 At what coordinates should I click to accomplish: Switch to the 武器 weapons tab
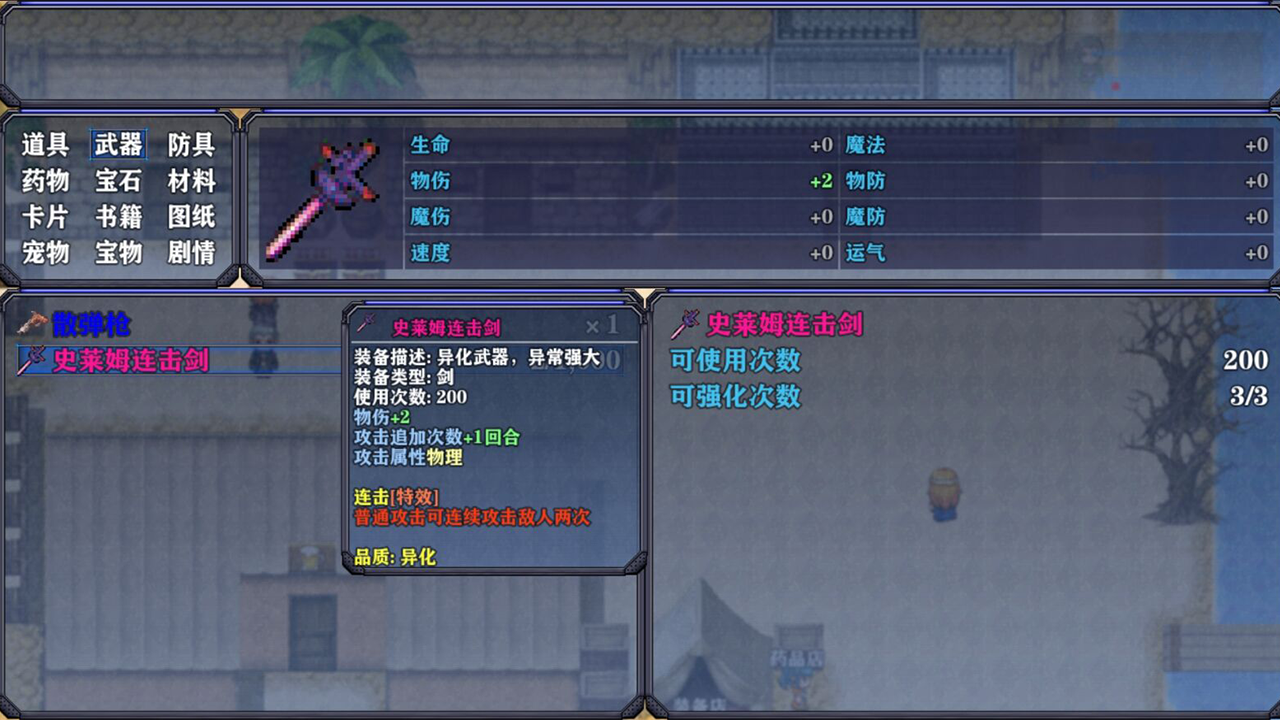click(118, 144)
